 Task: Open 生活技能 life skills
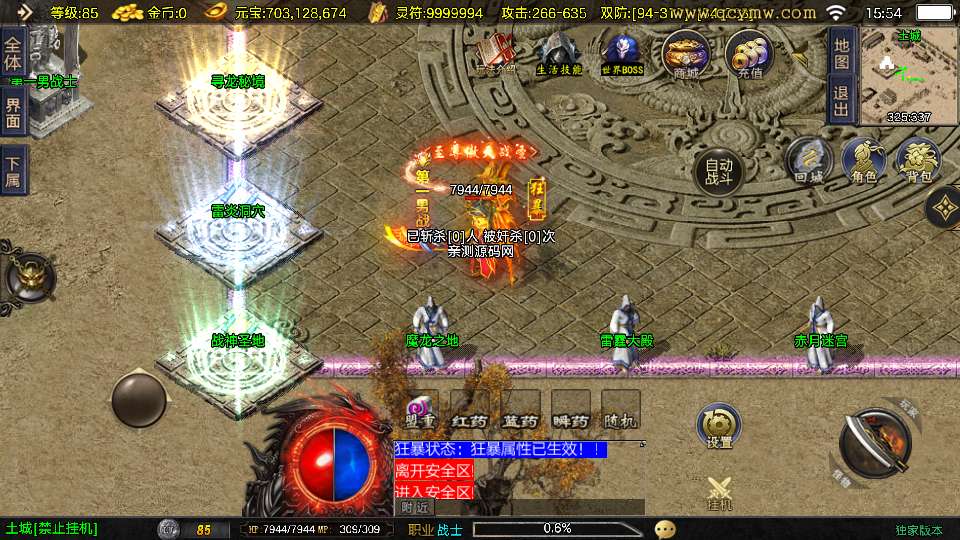(558, 54)
